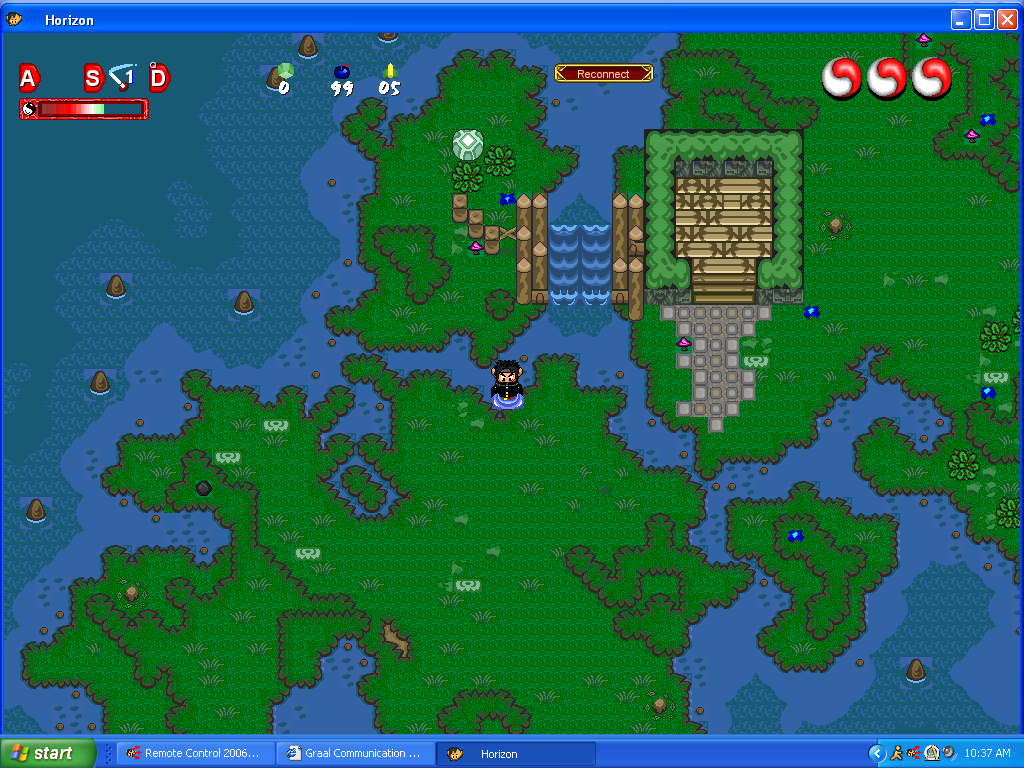
Task: Select the item equipped in the S slot
Action: 121,76
